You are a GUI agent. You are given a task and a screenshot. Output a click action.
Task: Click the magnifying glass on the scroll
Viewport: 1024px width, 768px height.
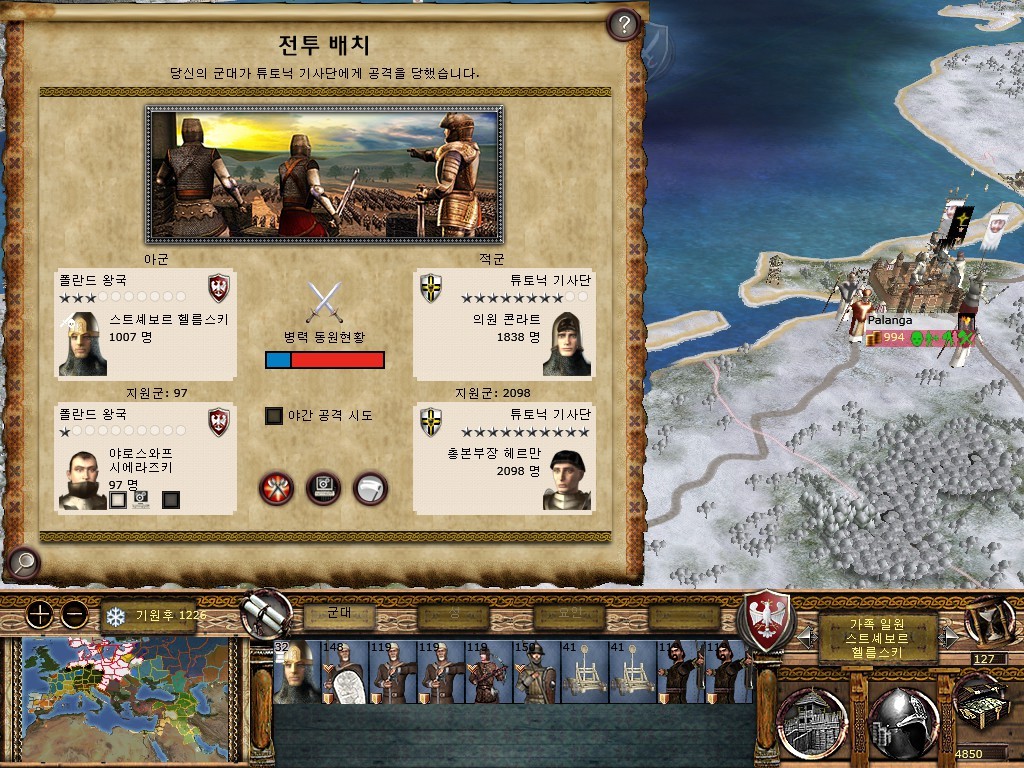click(22, 563)
